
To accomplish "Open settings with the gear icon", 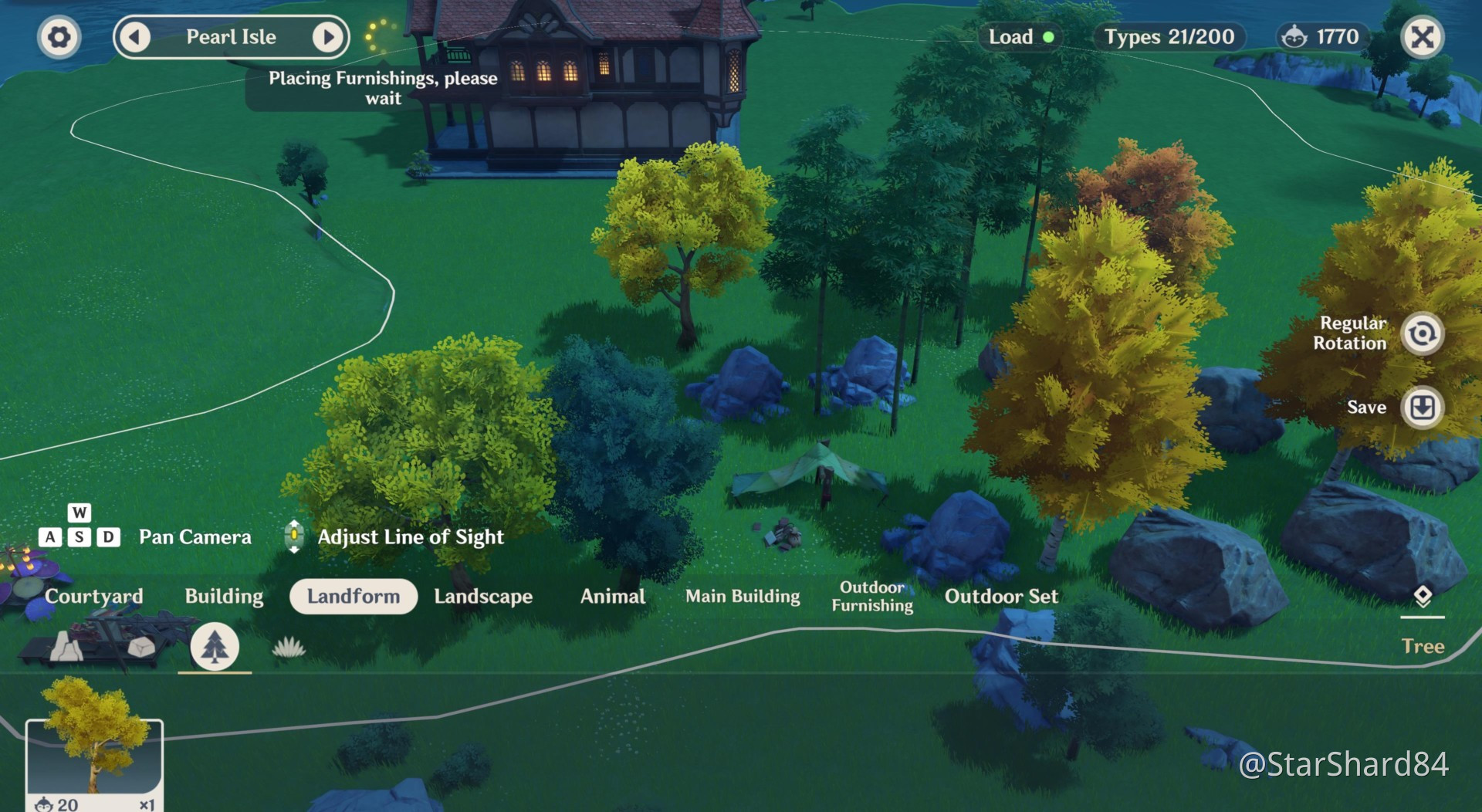I will (59, 37).
